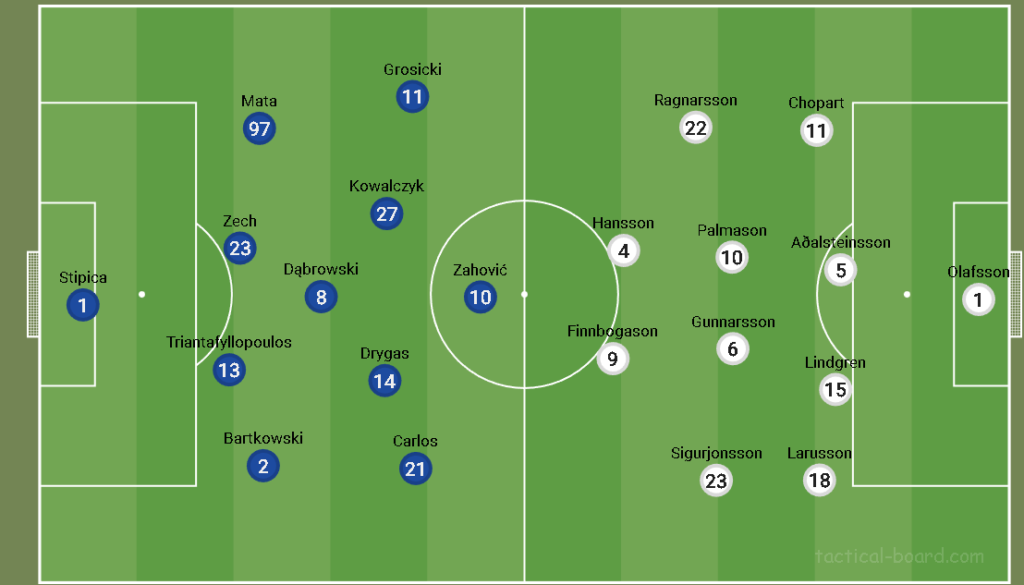
Task: Select Kowalczyk's number 27 token
Action: point(387,214)
